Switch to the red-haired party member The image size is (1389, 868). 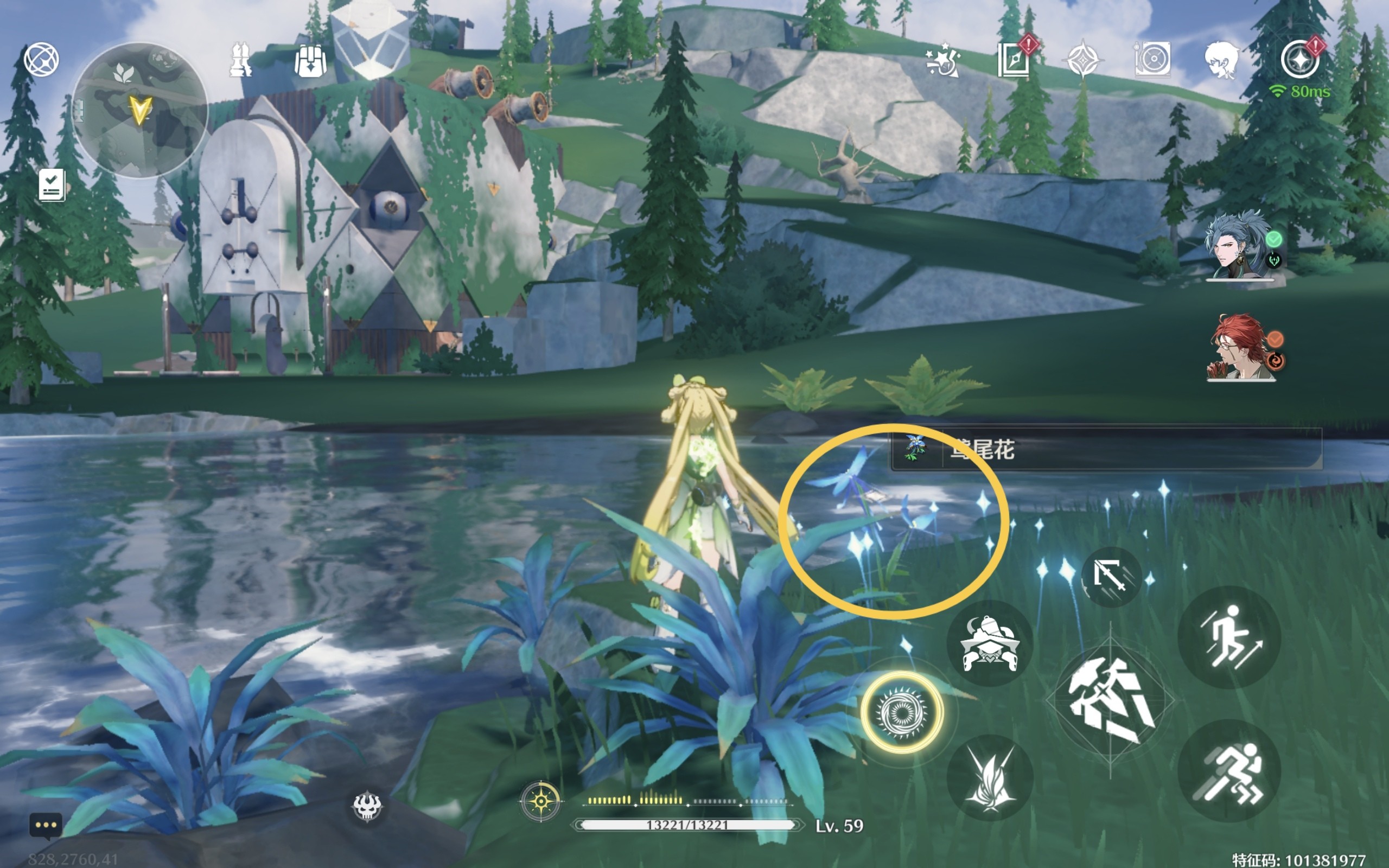coord(1240,348)
